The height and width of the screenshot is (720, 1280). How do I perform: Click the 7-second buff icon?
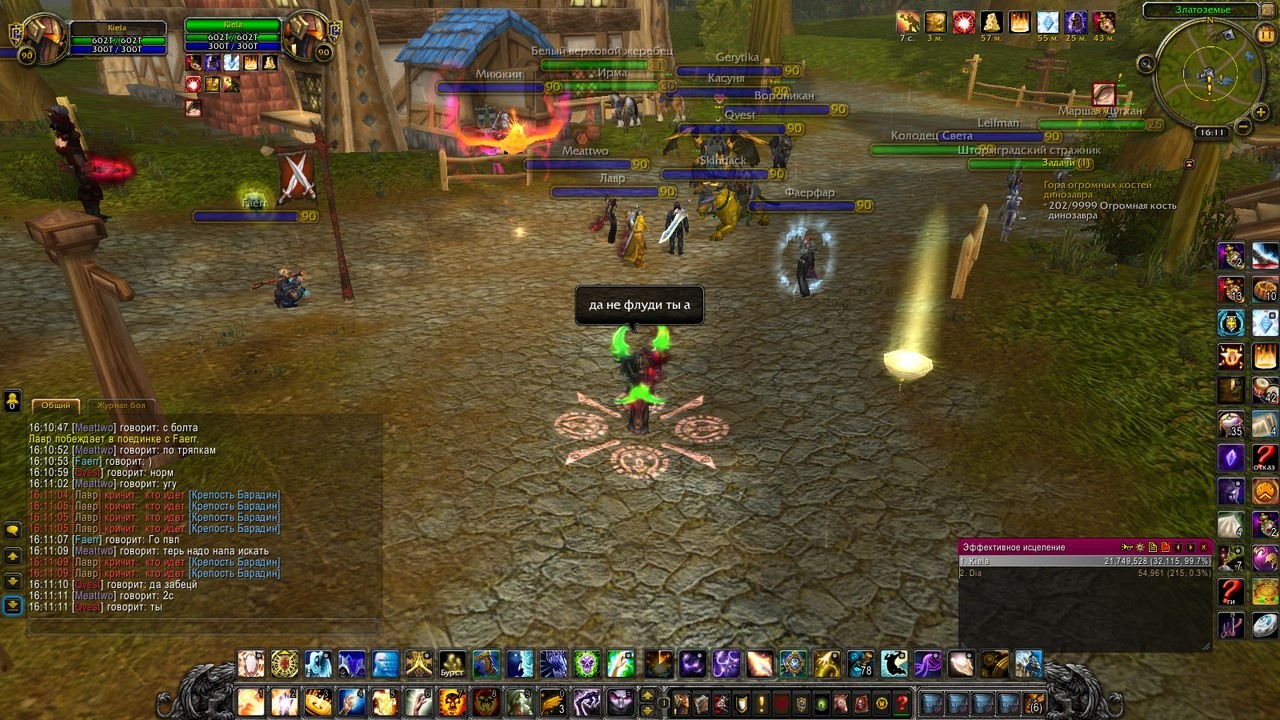[907, 22]
